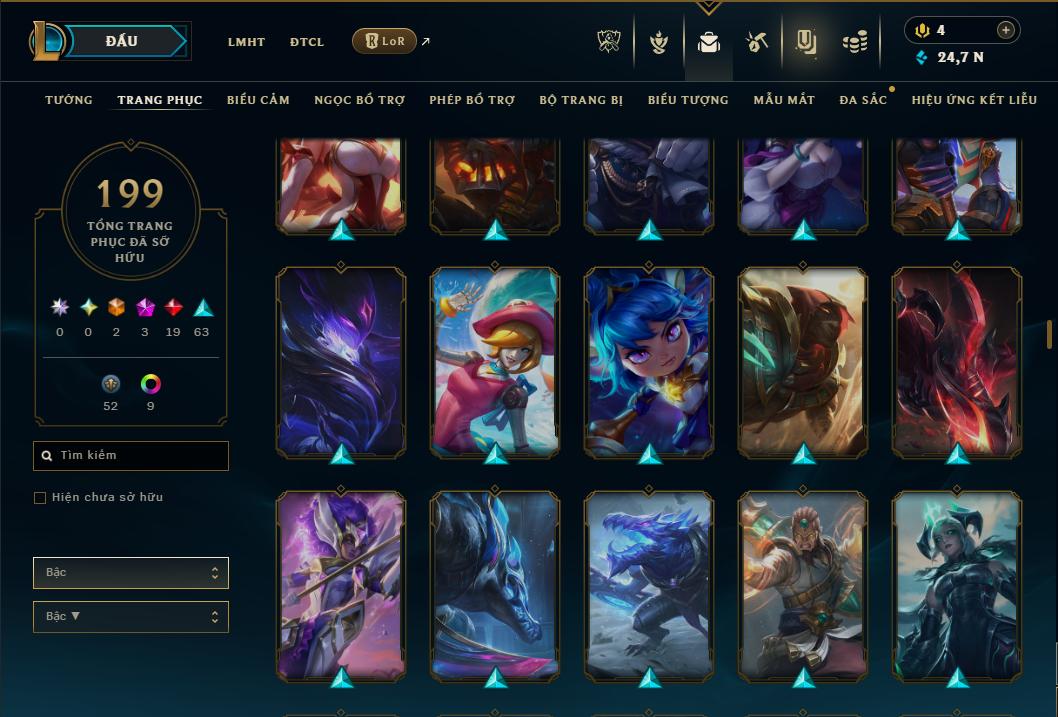Launch the LoR link button
The image size is (1058, 717).
tap(384, 41)
